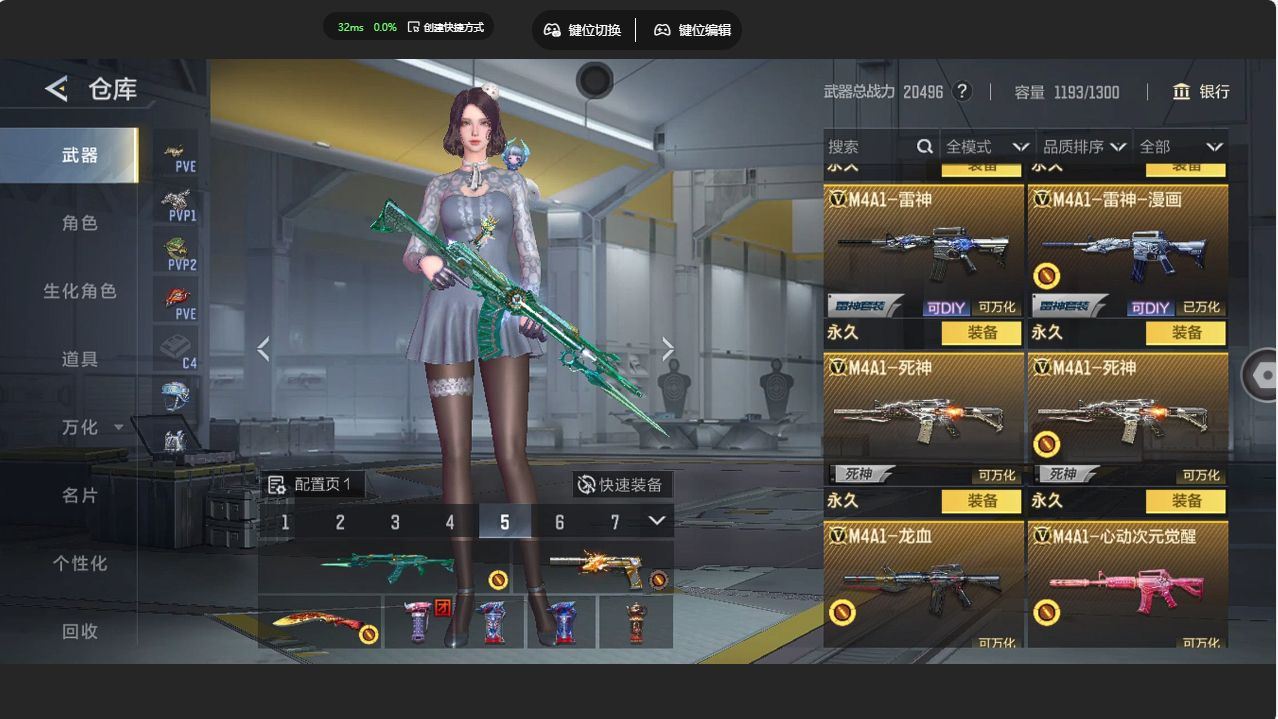Switch to the 个性化 tab

80,563
